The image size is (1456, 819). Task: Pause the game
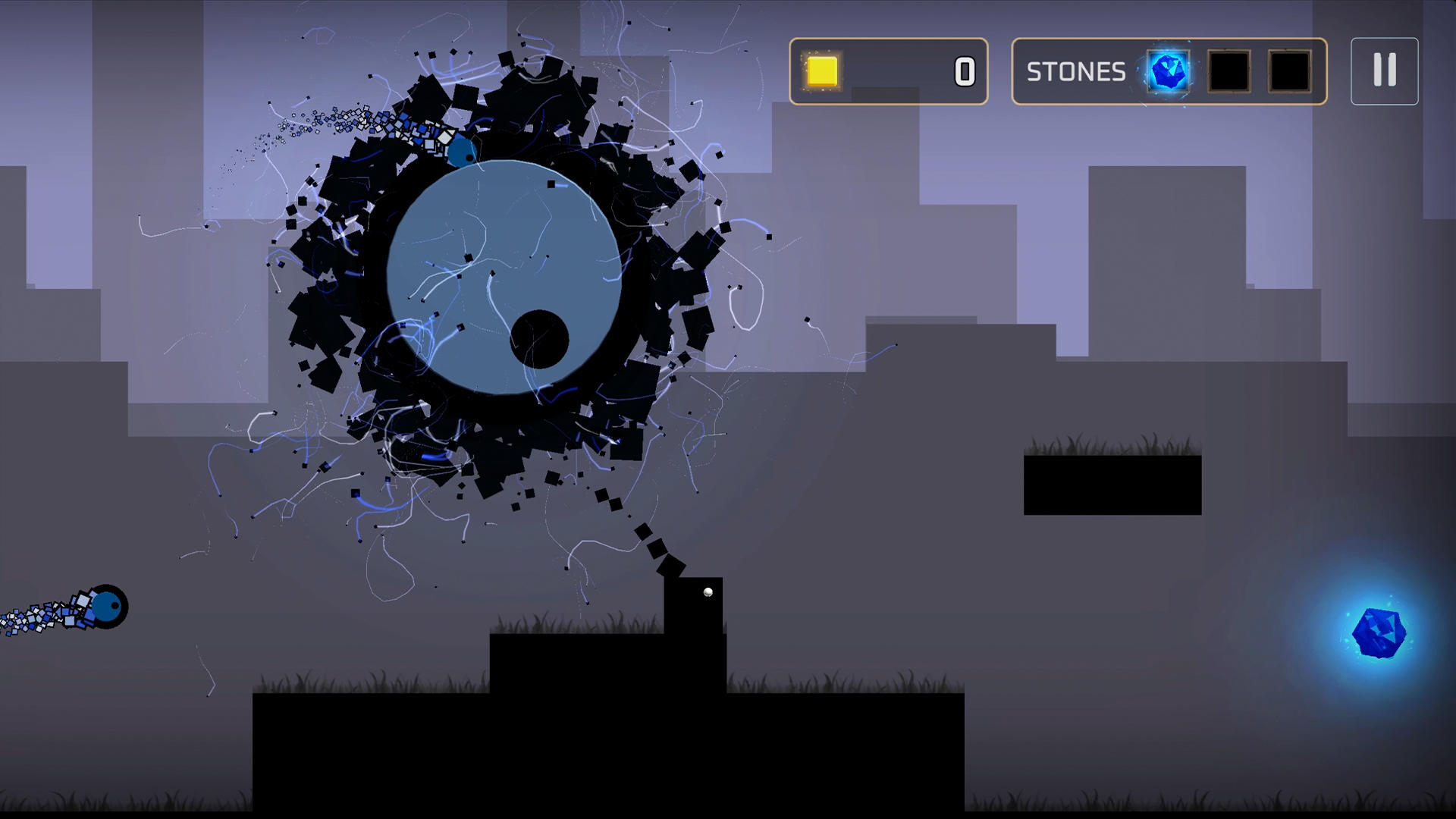[x=1383, y=72]
